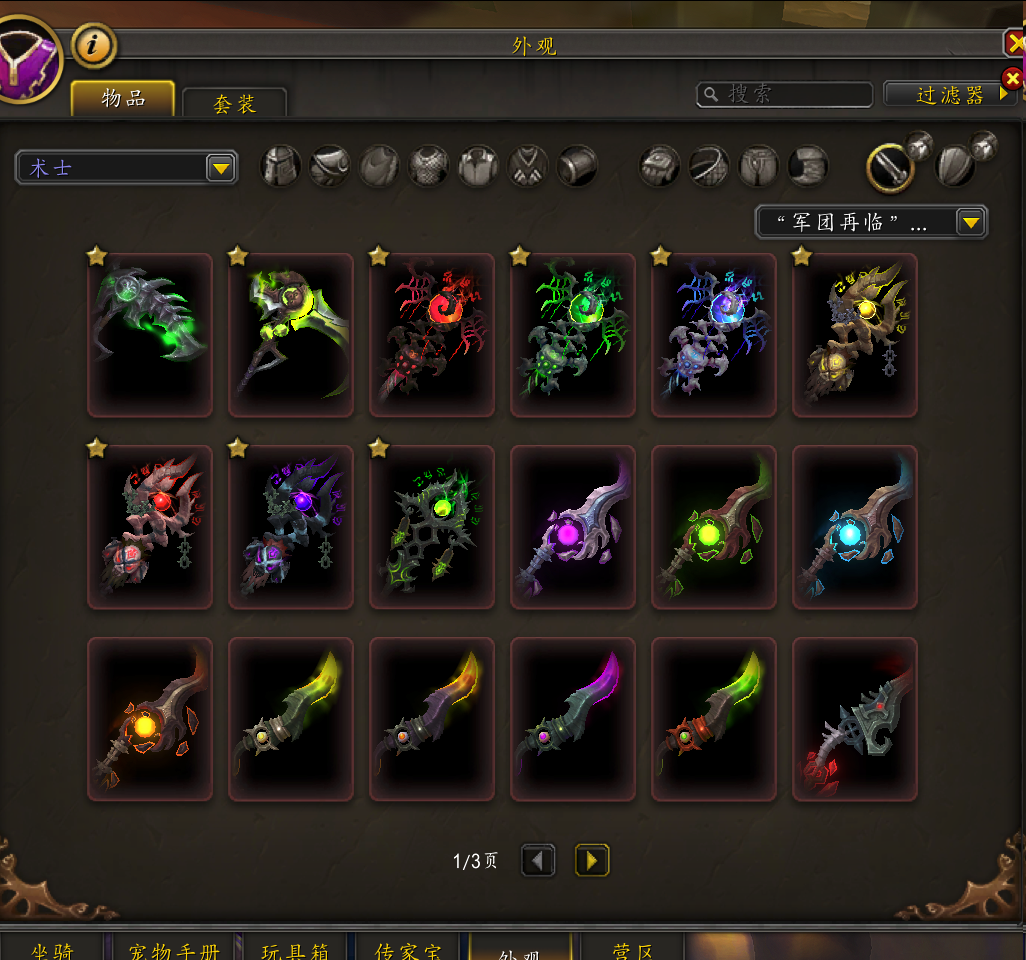1026x960 pixels.
Task: Go to the previous appearance page
Action: coord(538,860)
